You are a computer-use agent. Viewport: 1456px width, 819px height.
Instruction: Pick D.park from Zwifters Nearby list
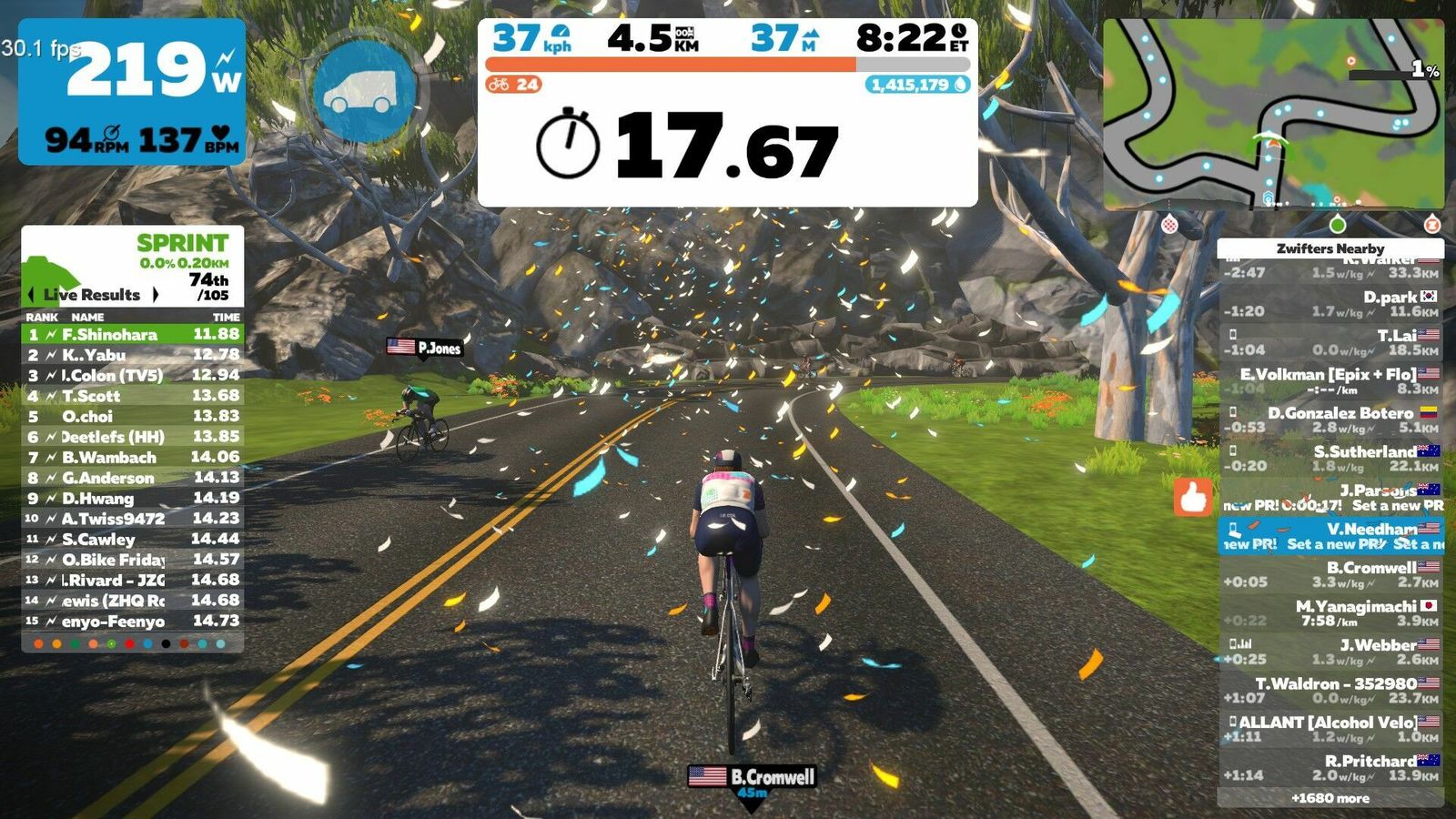point(1330,304)
